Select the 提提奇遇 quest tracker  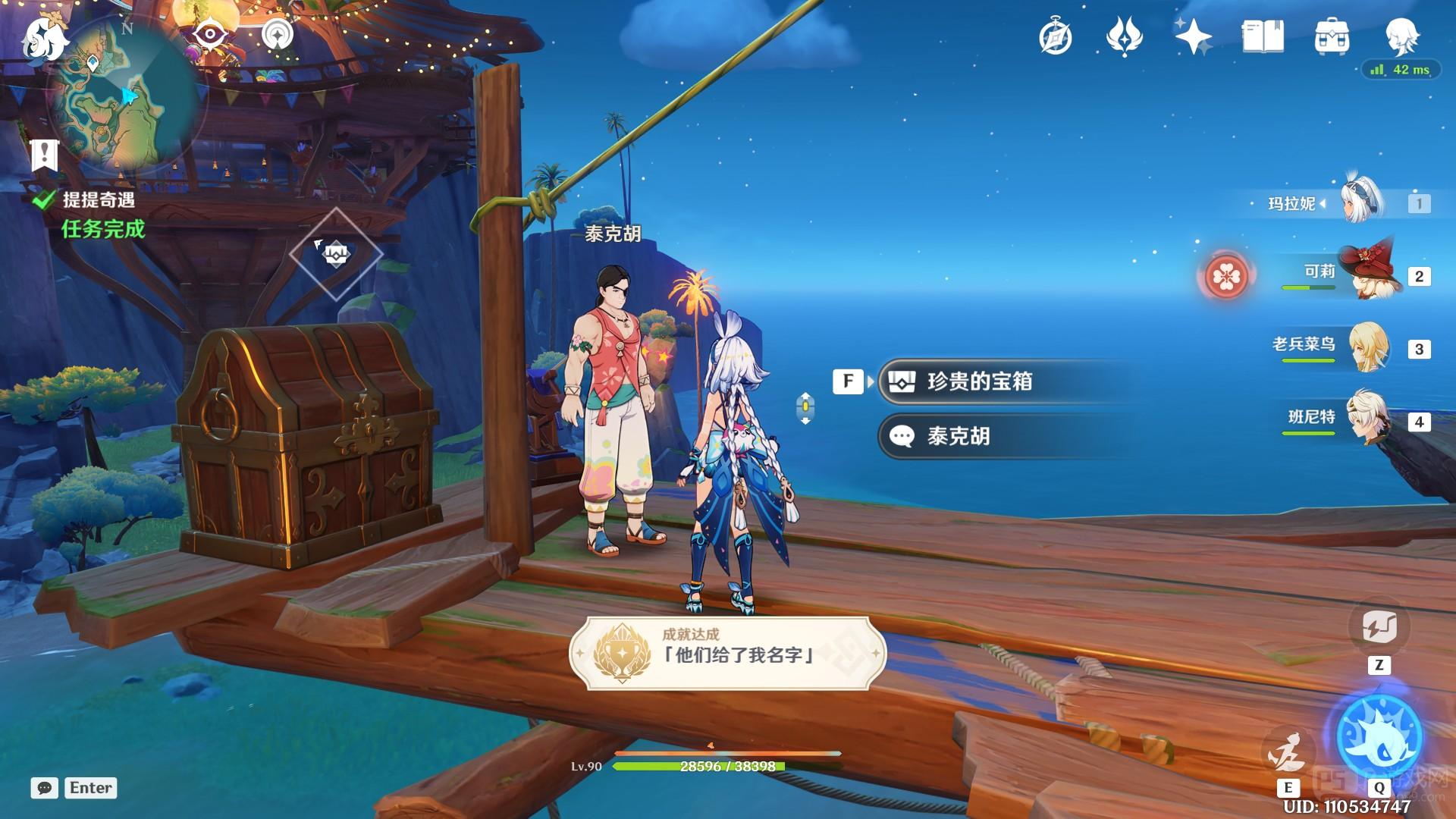[98, 200]
